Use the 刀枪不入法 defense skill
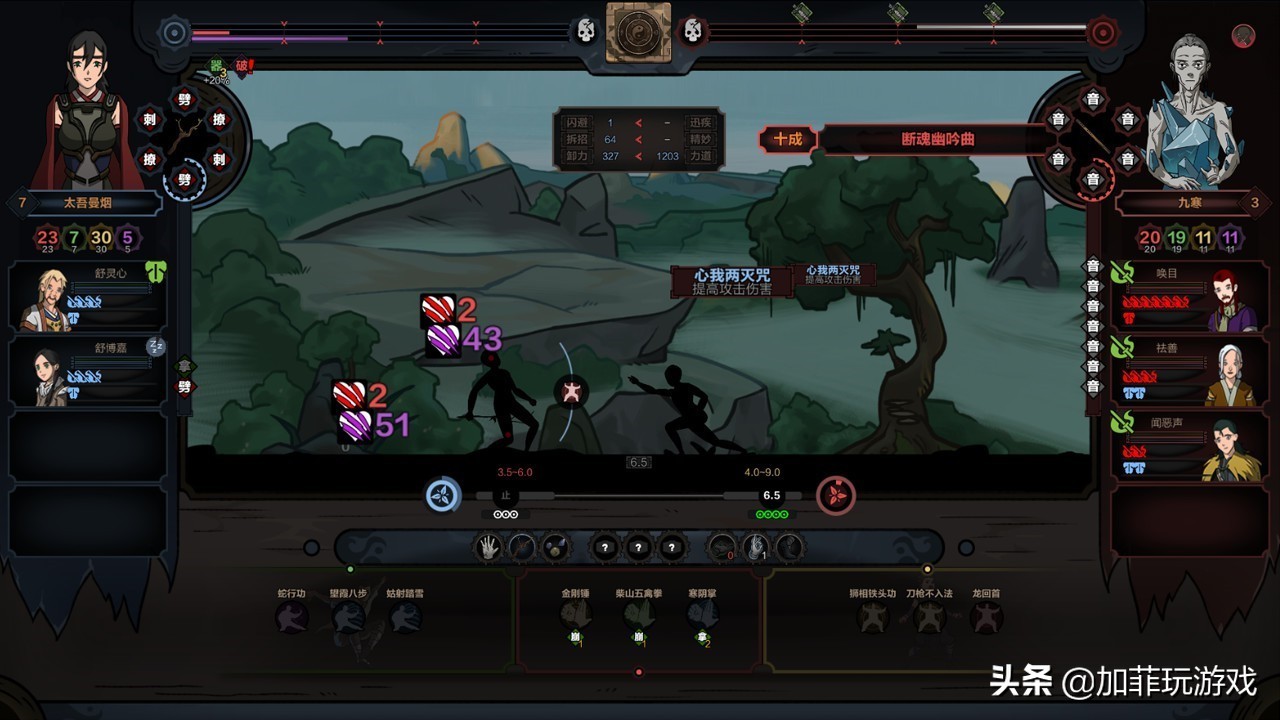This screenshot has width=1280, height=720. pyautogui.click(x=929, y=617)
